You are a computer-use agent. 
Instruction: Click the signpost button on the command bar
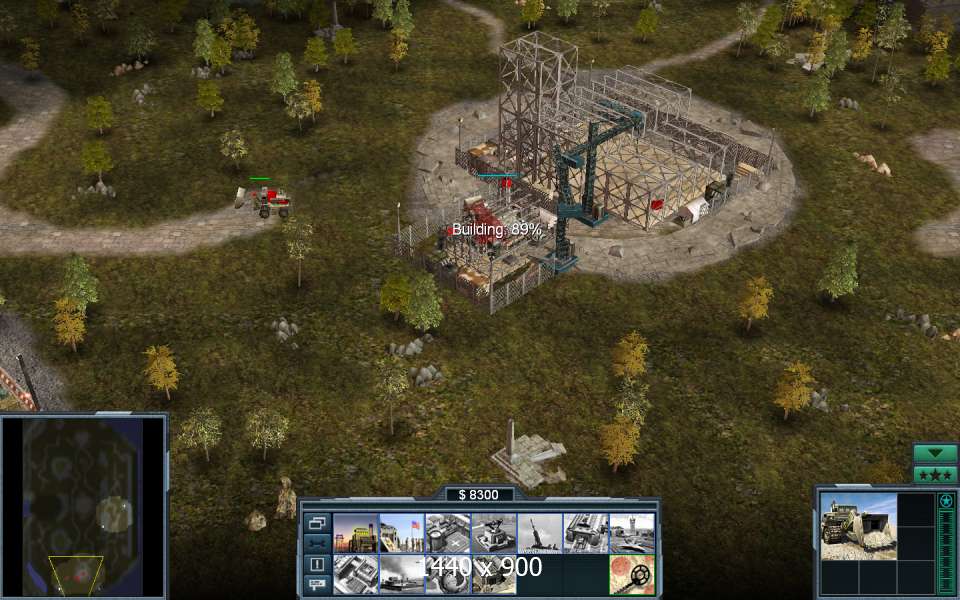point(317,583)
